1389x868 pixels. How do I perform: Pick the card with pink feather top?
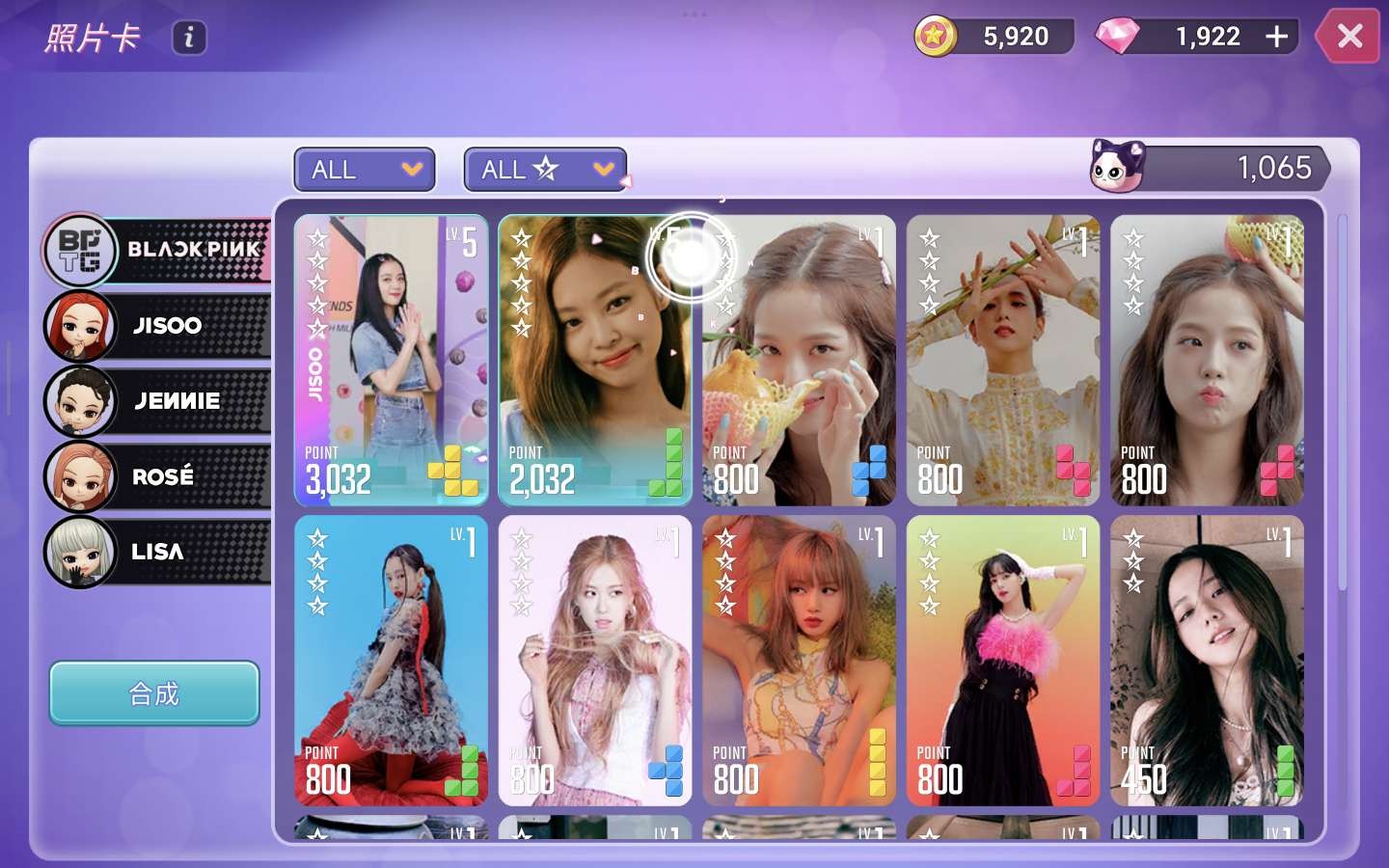1002,661
